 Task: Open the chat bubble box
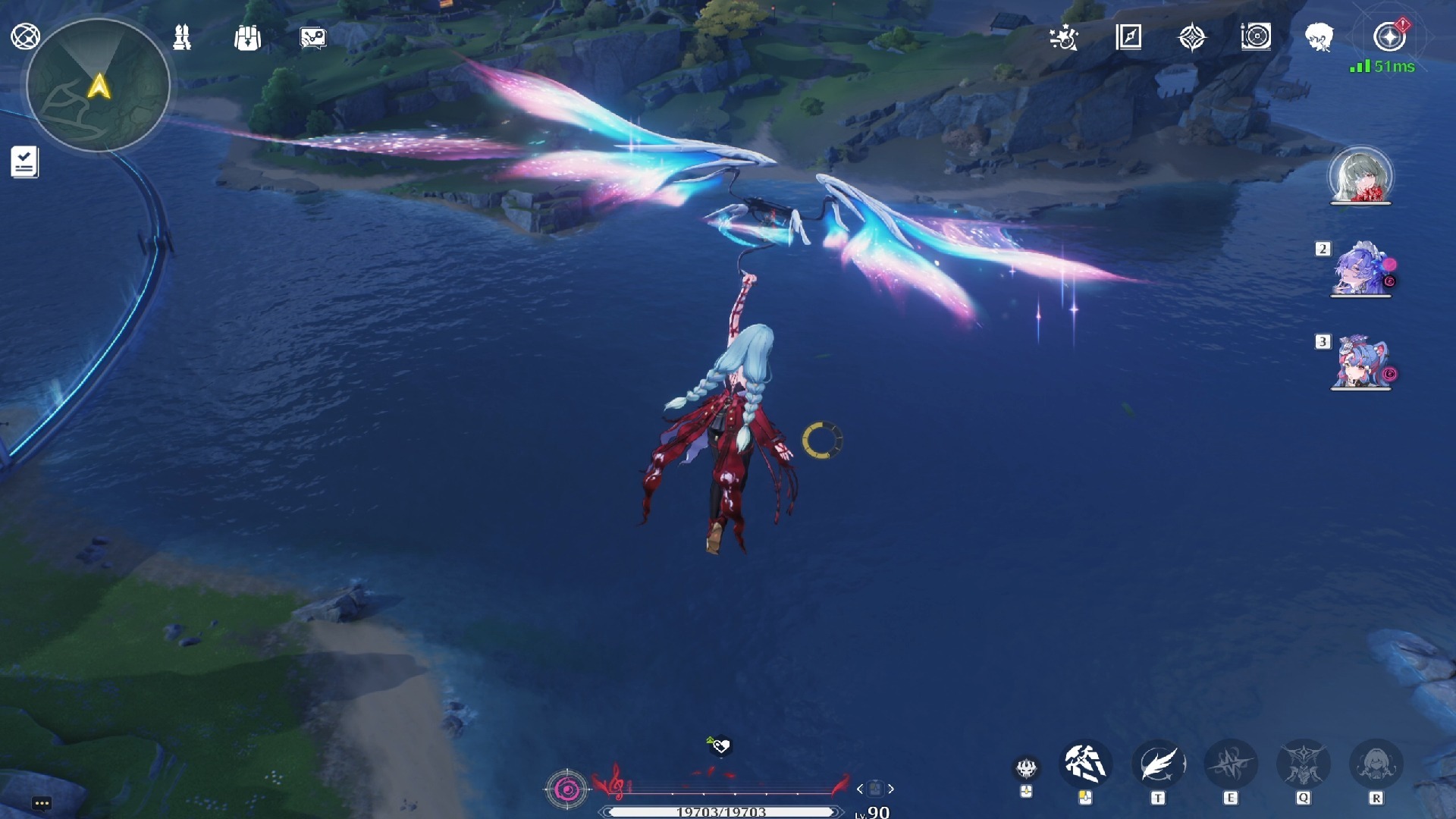tap(42, 803)
